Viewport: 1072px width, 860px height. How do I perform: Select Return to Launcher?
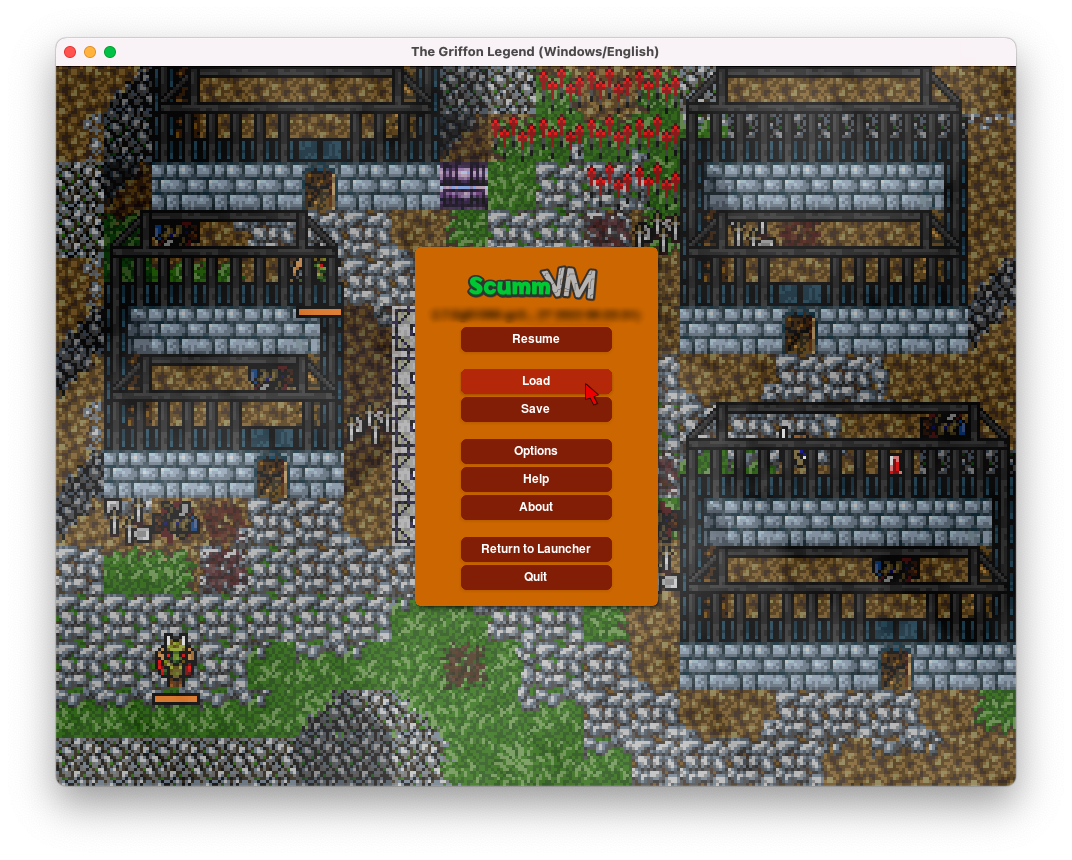click(x=536, y=549)
